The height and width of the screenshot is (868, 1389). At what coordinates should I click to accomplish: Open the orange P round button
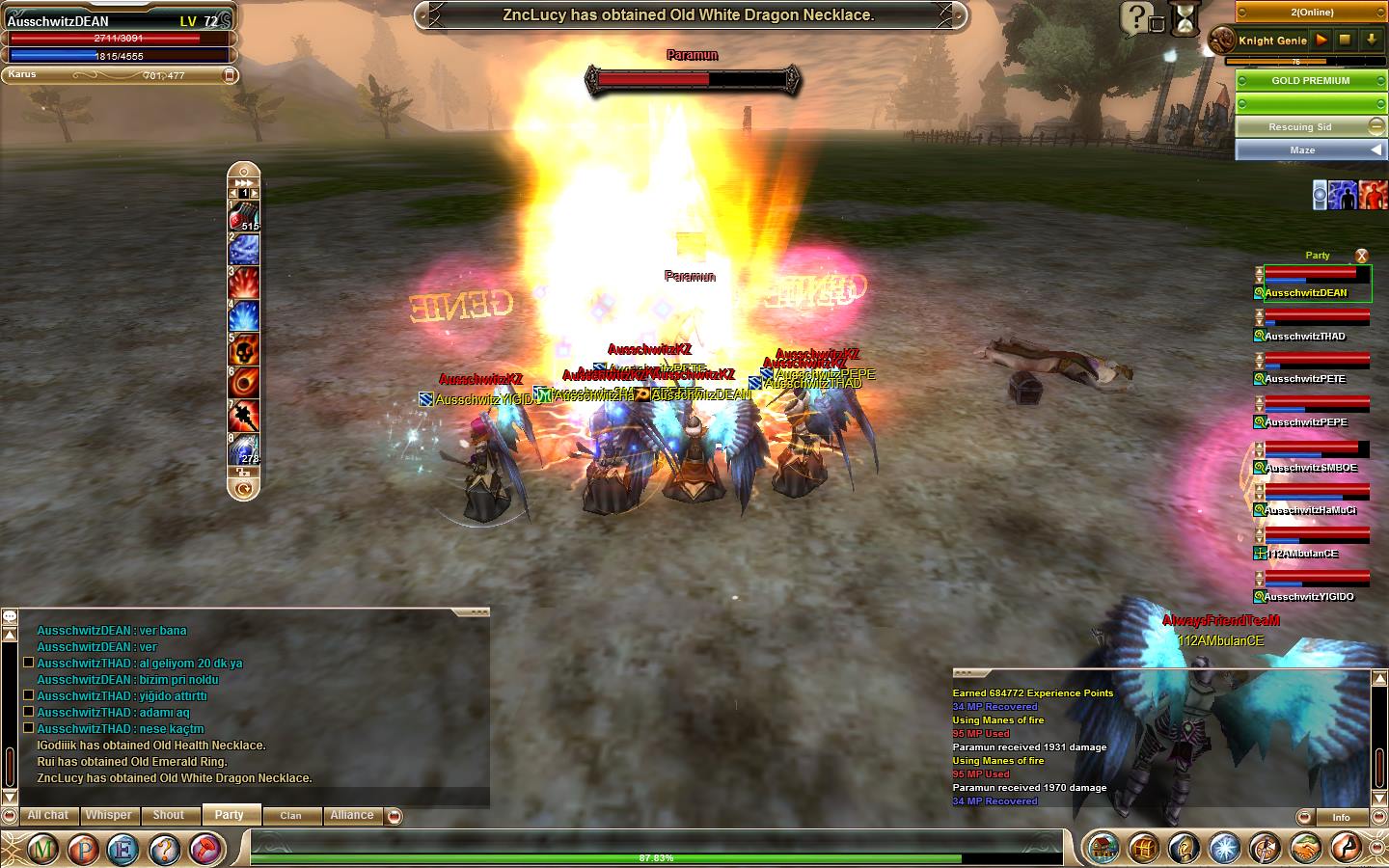[x=84, y=850]
